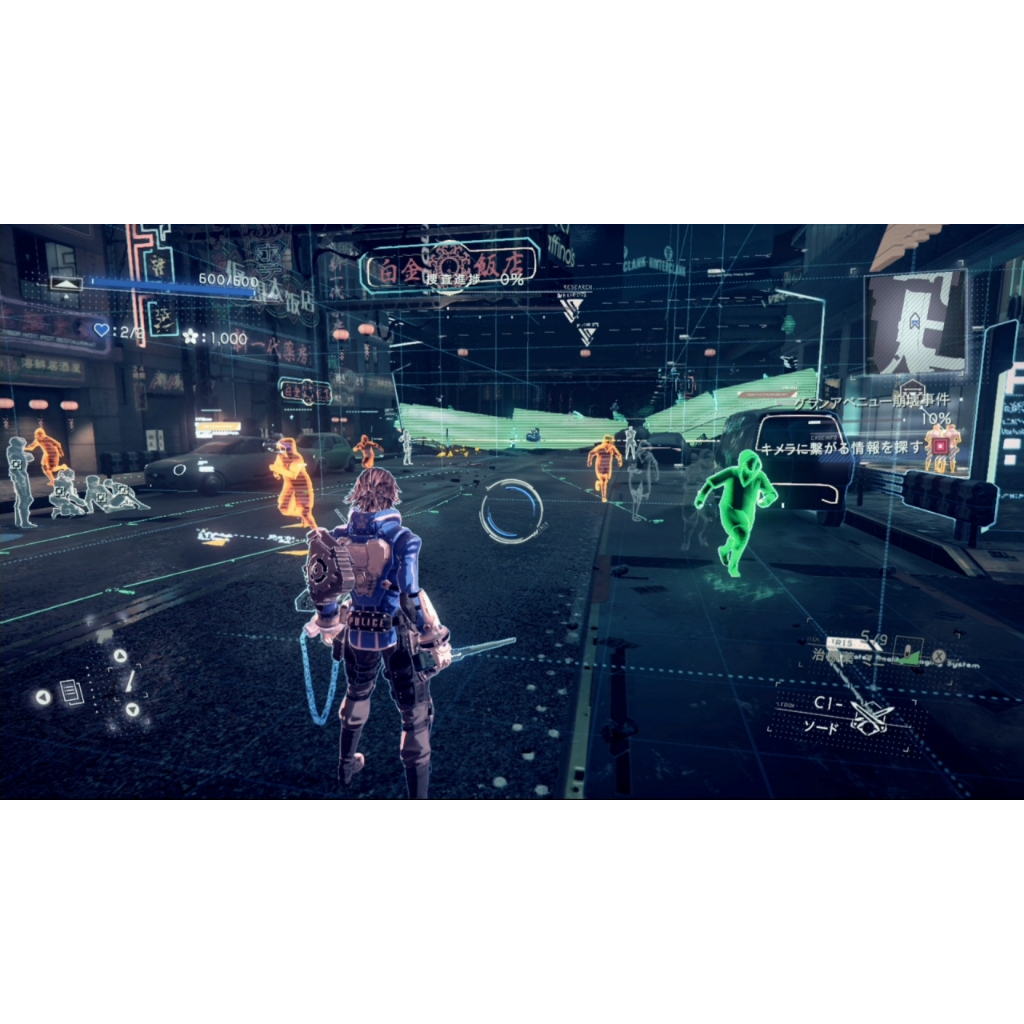Open the minimap of the street area
This screenshot has height=1024, width=1024.
click(x=915, y=321)
